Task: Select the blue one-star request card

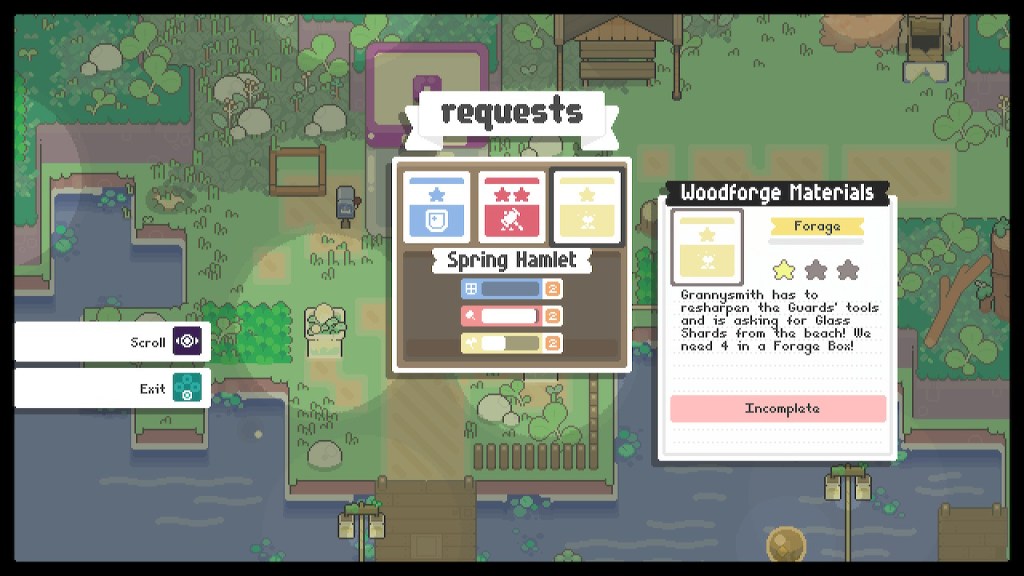Action: click(x=437, y=207)
